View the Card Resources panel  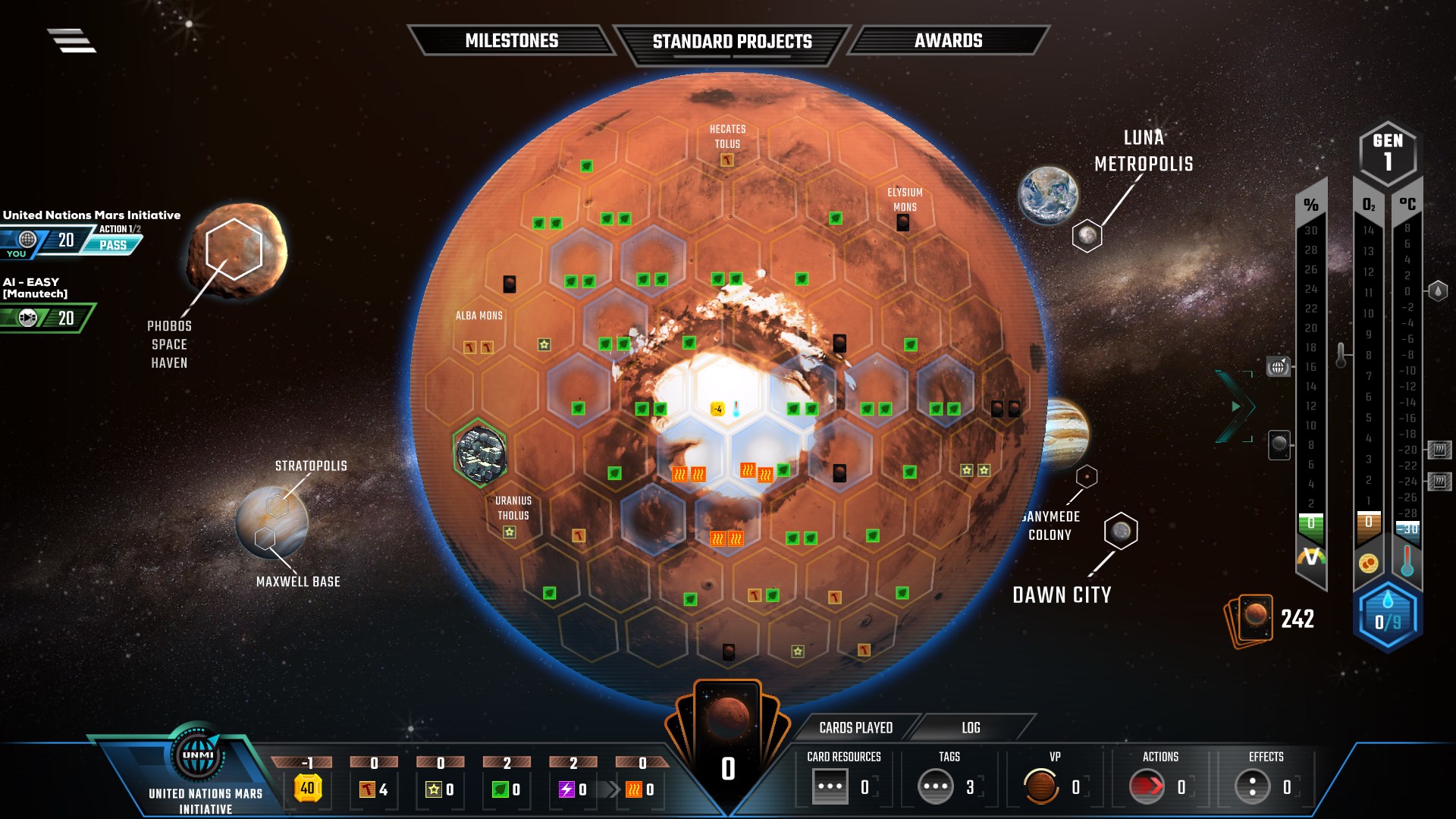click(x=843, y=786)
